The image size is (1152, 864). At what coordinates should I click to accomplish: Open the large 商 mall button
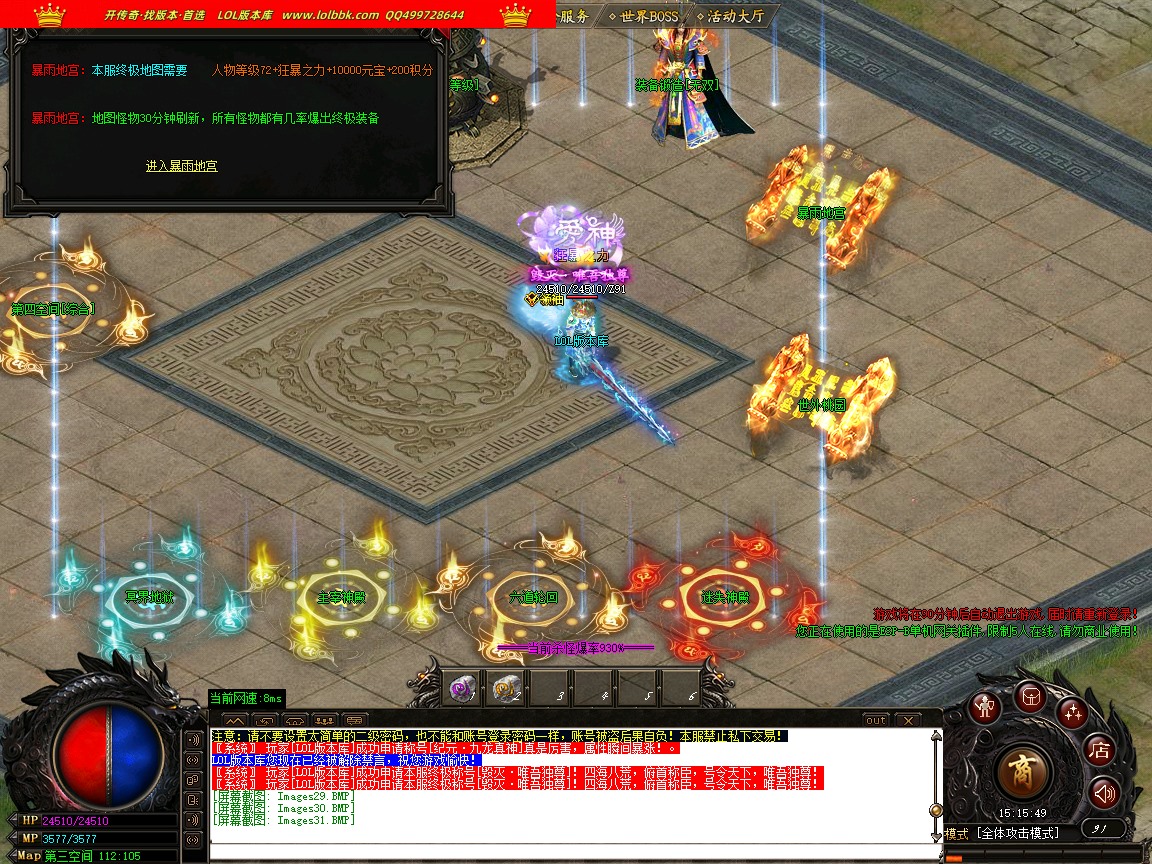(1023, 771)
